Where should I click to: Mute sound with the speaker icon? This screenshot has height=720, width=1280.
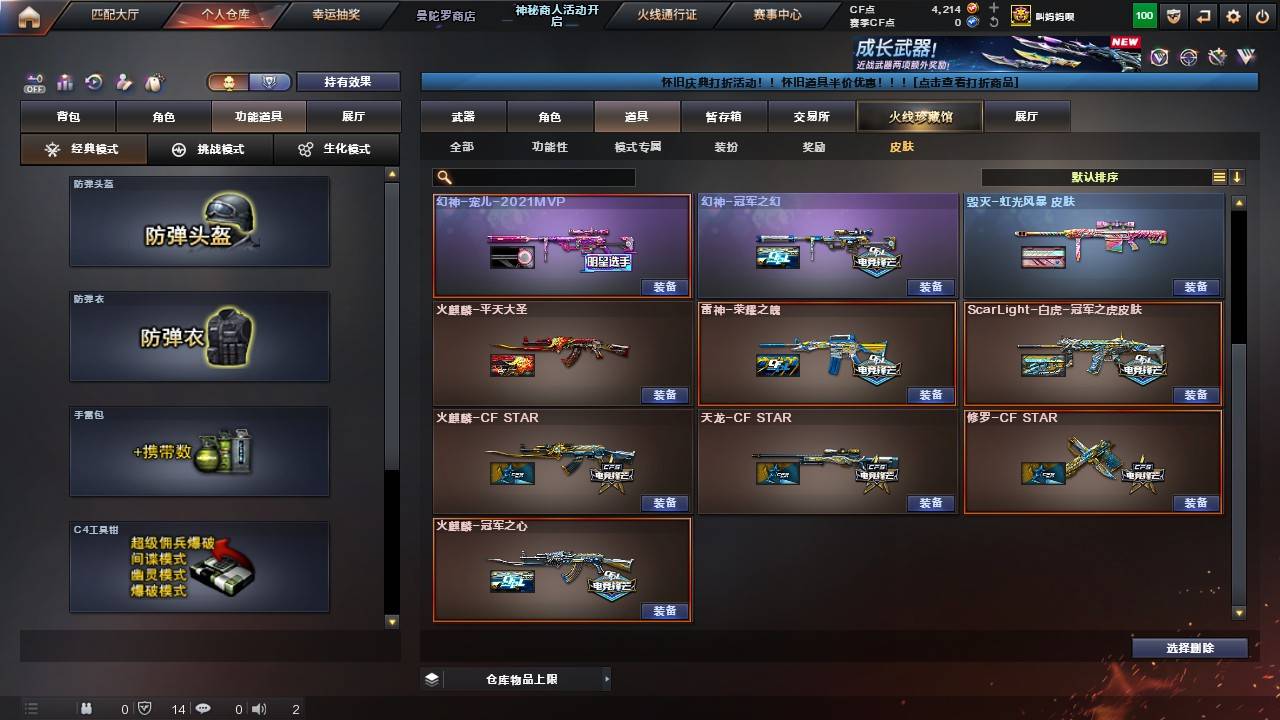coord(259,709)
